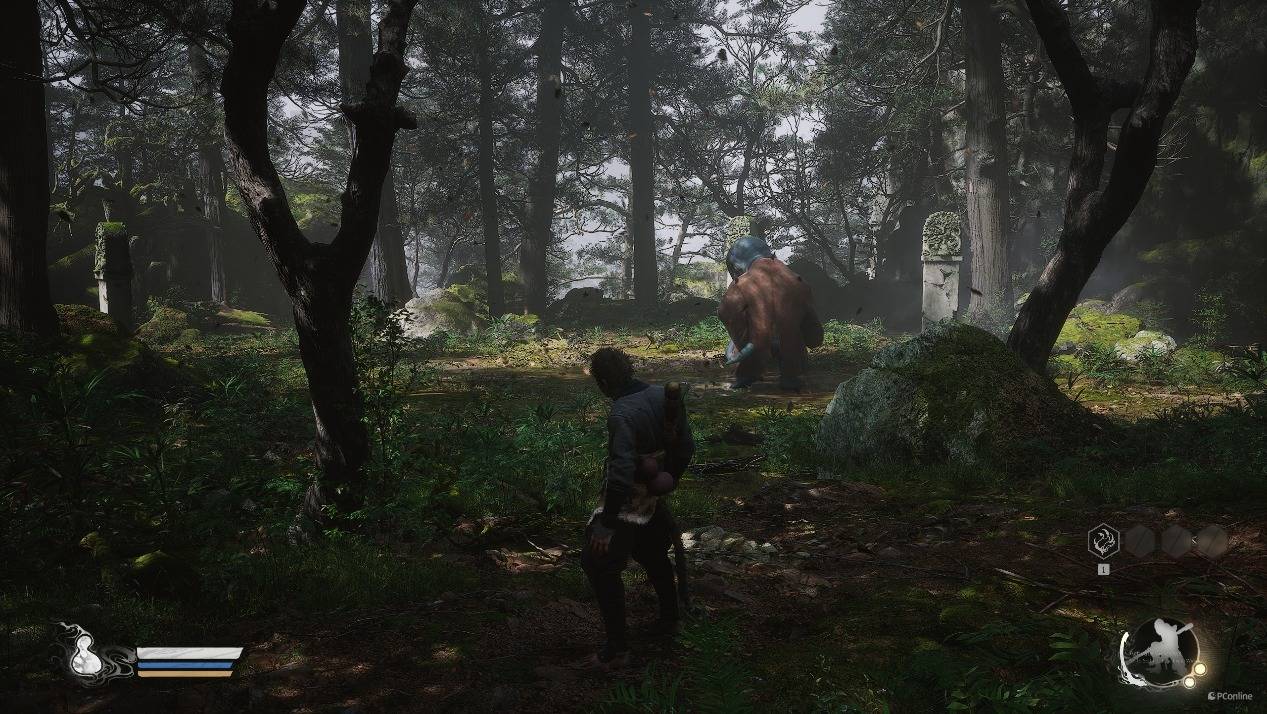Image resolution: width=1267 pixels, height=714 pixels.
Task: Select the staff stance silhouette icon
Action: click(x=1161, y=653)
